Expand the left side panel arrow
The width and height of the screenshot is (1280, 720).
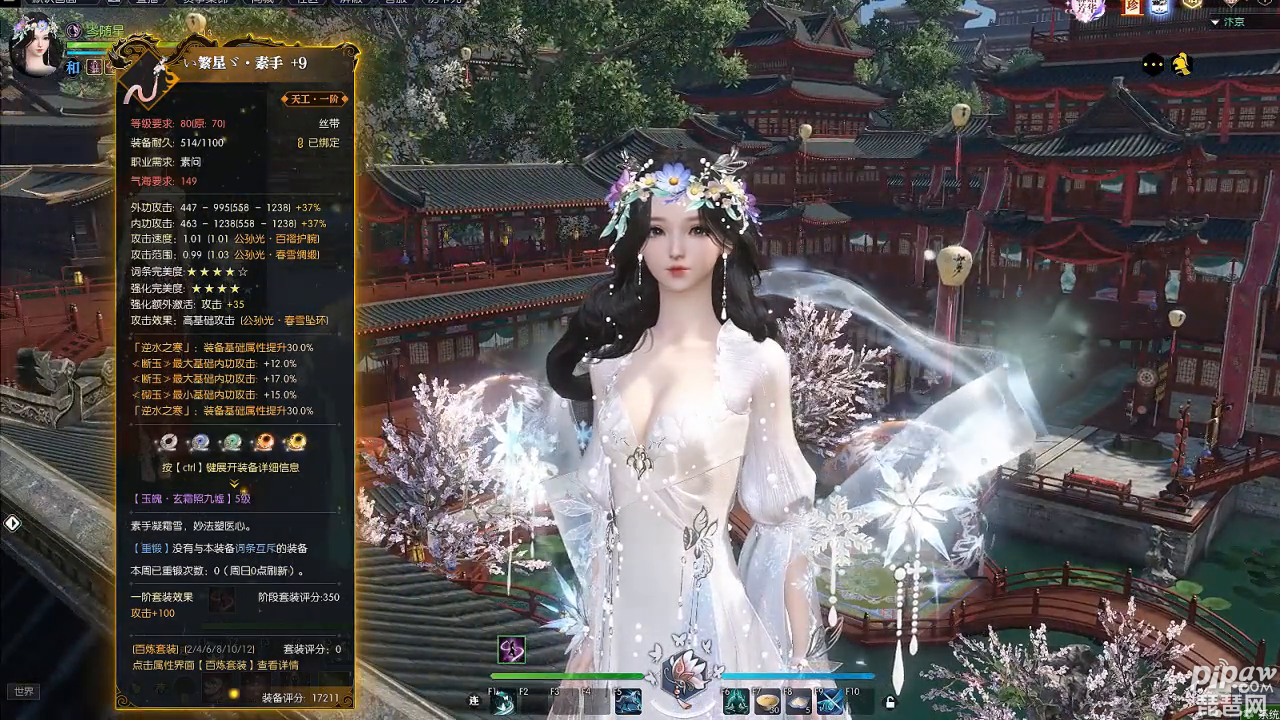12,523
